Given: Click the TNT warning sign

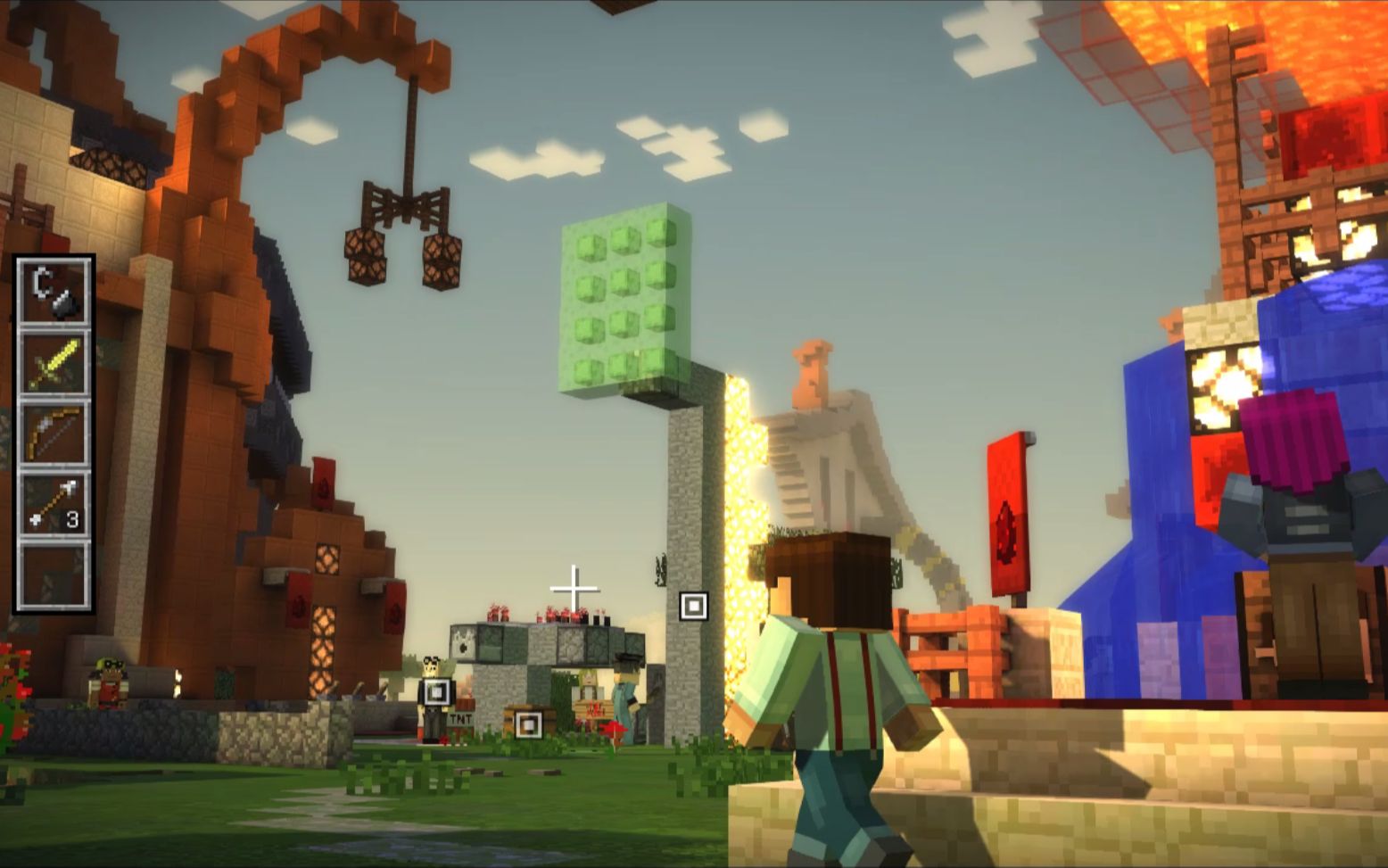Looking at the screenshot, I should (x=460, y=719).
